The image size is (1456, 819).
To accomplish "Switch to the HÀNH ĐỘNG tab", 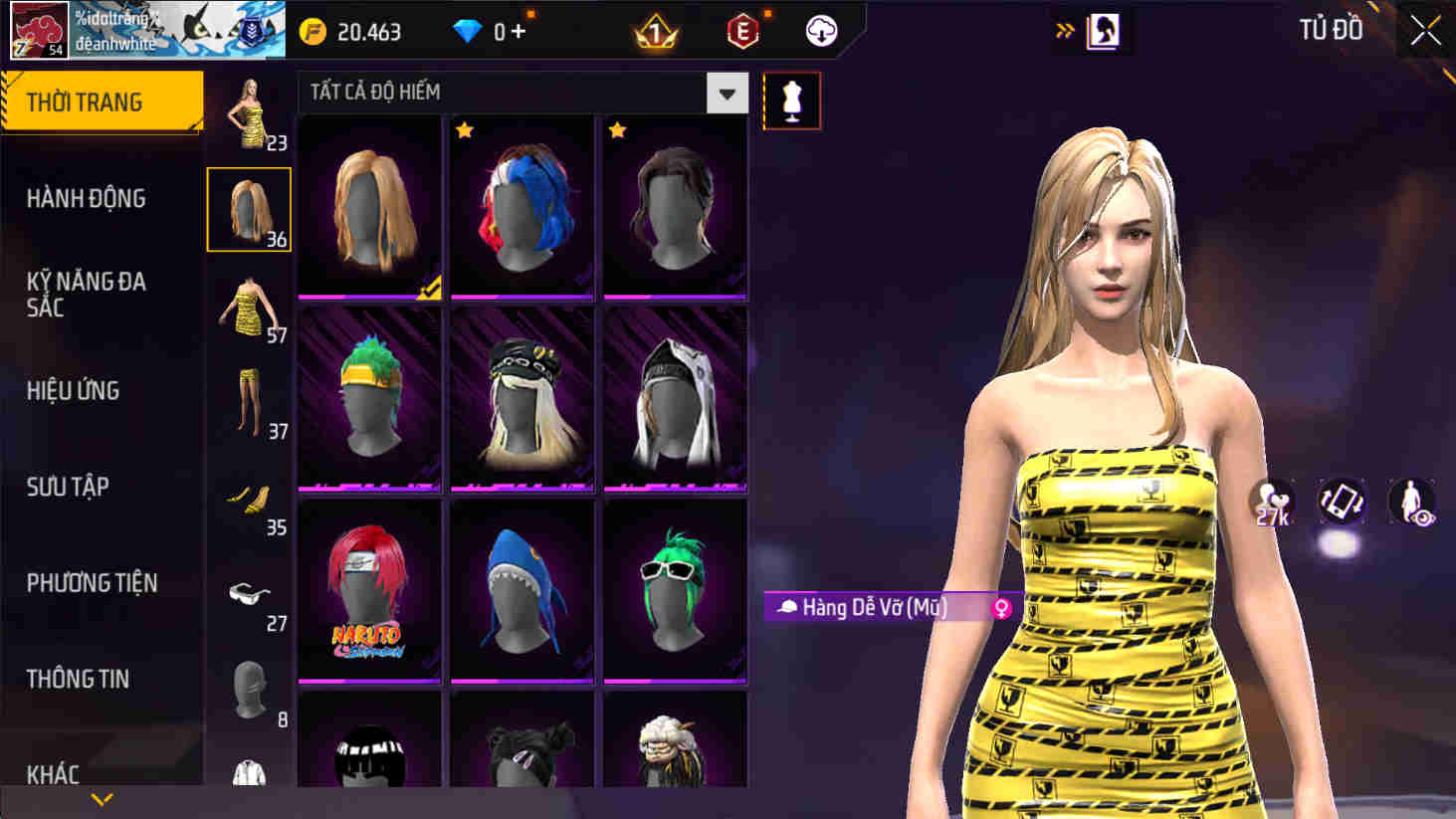I will pos(85,199).
